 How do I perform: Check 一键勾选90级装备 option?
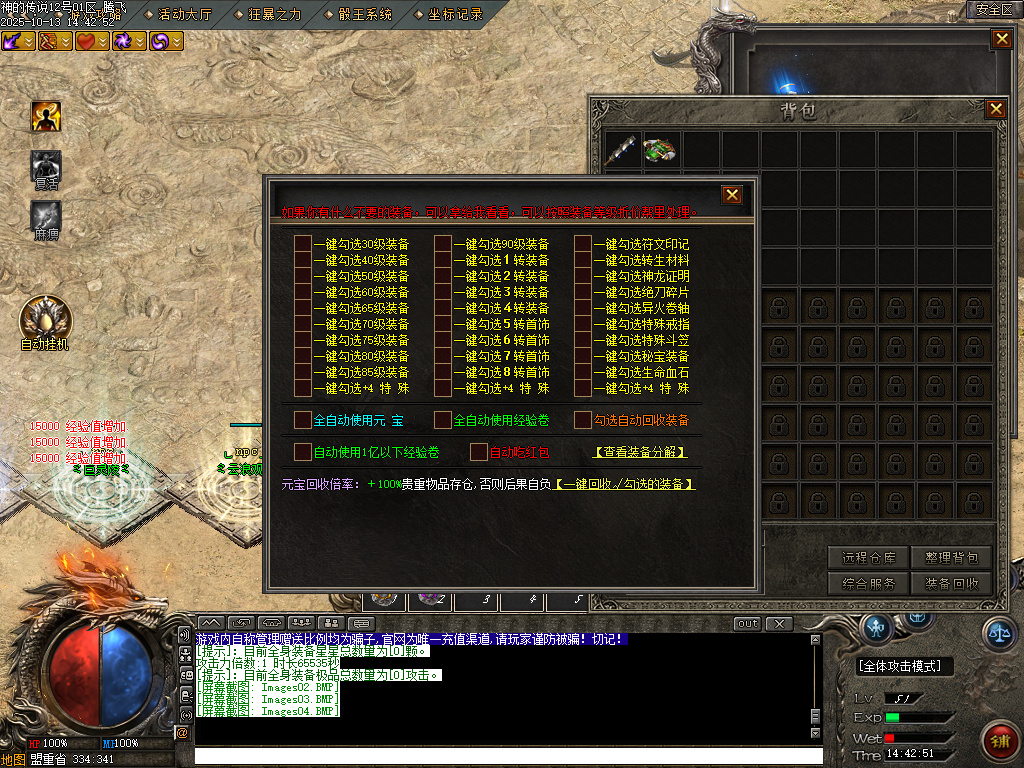pyautogui.click(x=443, y=244)
